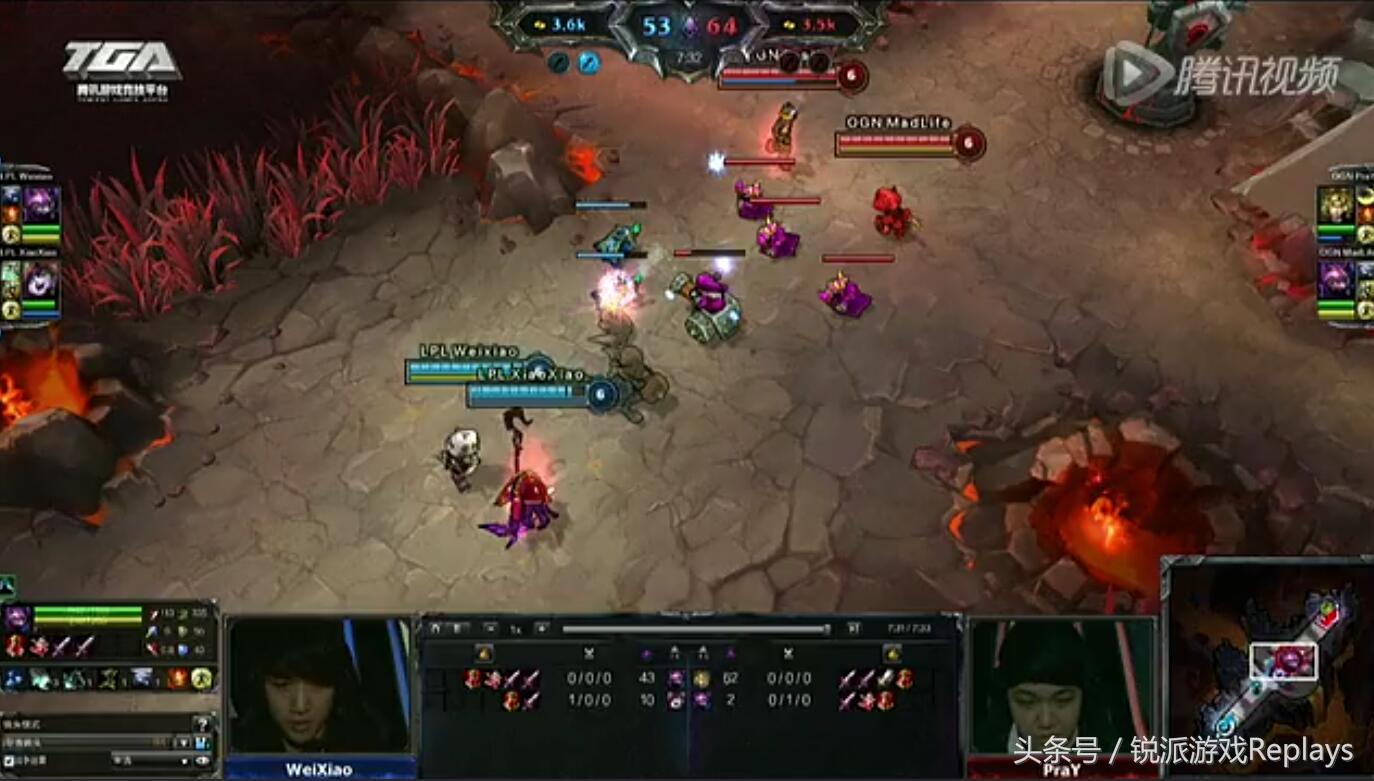Click the red team gold sort icon

(x=892, y=653)
